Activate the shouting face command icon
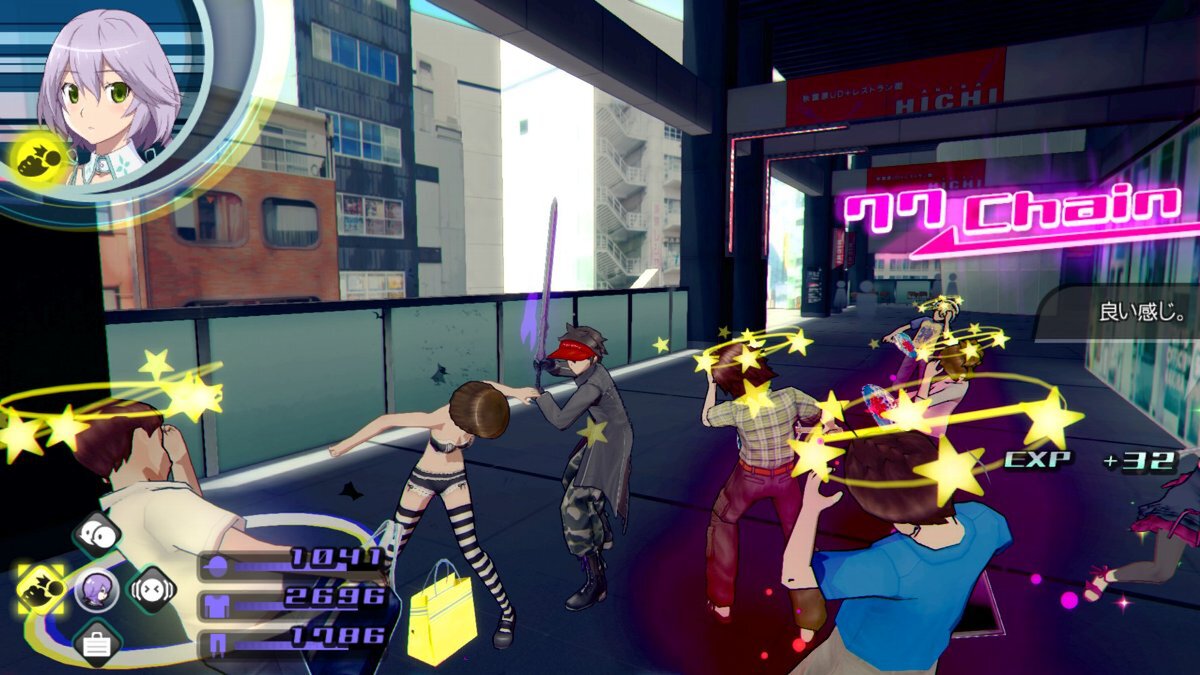The image size is (1200, 675). pos(152,589)
